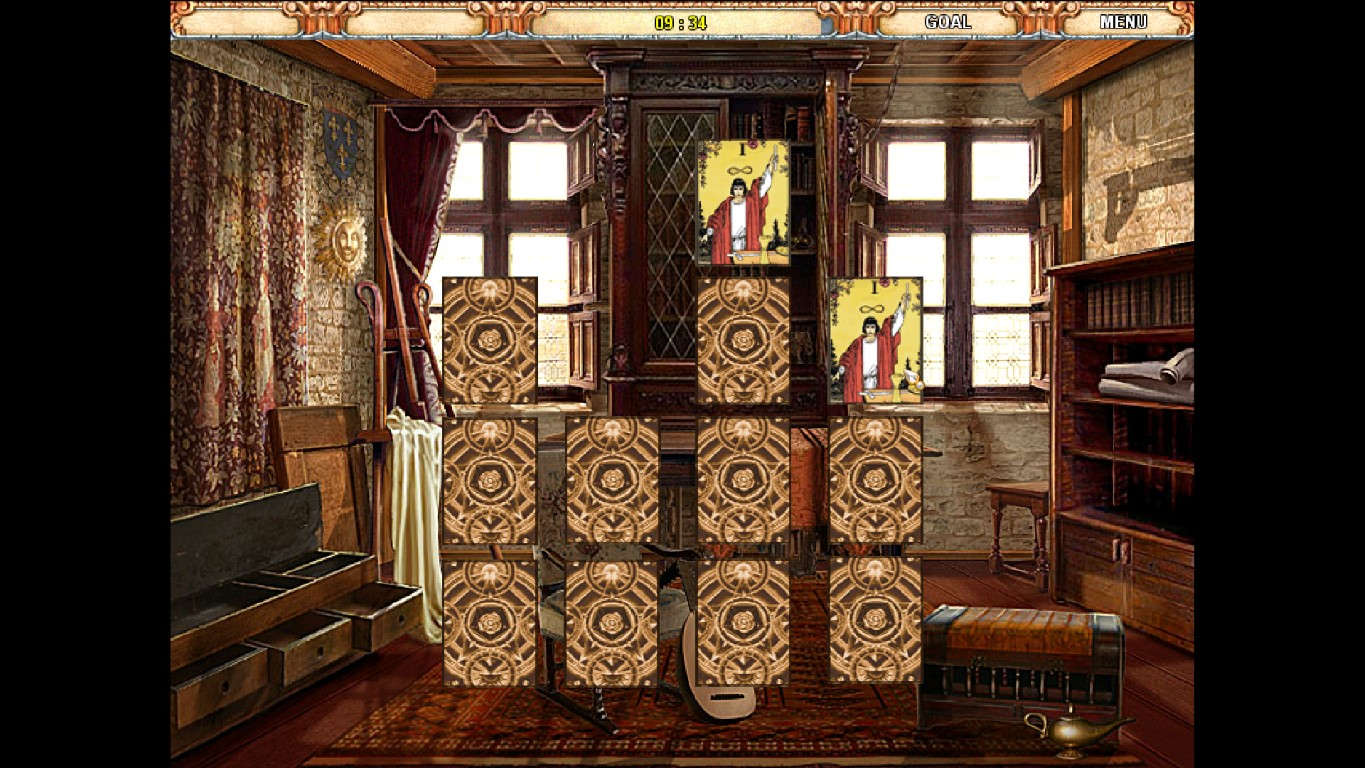1365x768 pixels.
Task: Flip the topmost face-down card in left column
Action: click(490, 341)
